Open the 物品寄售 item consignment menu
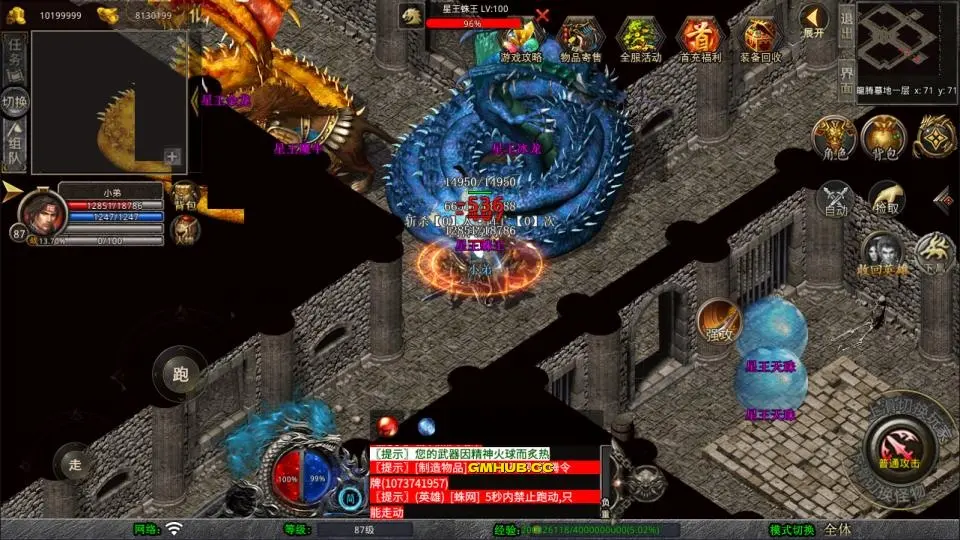Image resolution: width=960 pixels, height=540 pixels. (x=581, y=39)
